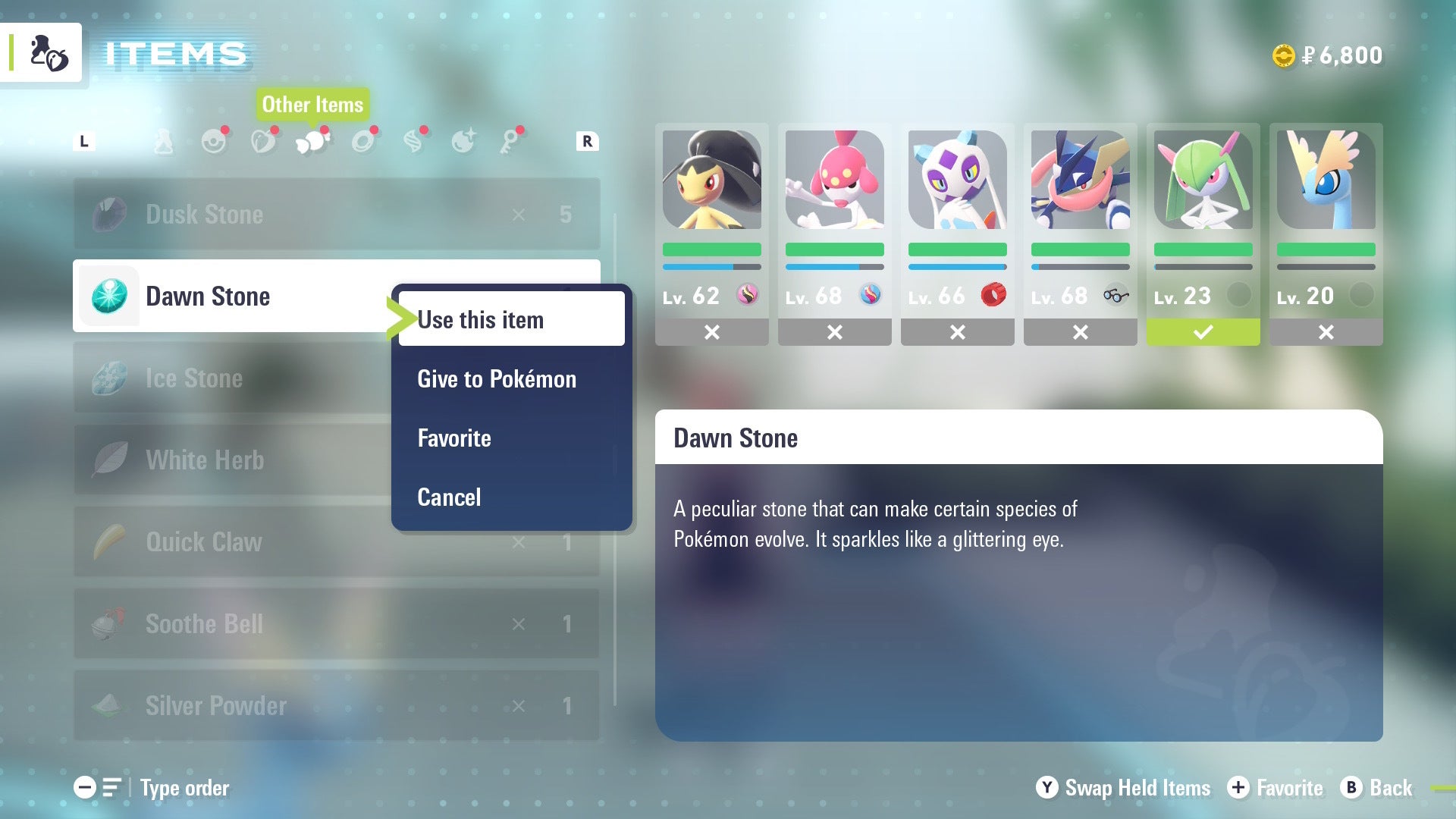Viewport: 1456px width, 819px height.
Task: Open the globe-with-sparkle pouch icon
Action: tap(463, 142)
